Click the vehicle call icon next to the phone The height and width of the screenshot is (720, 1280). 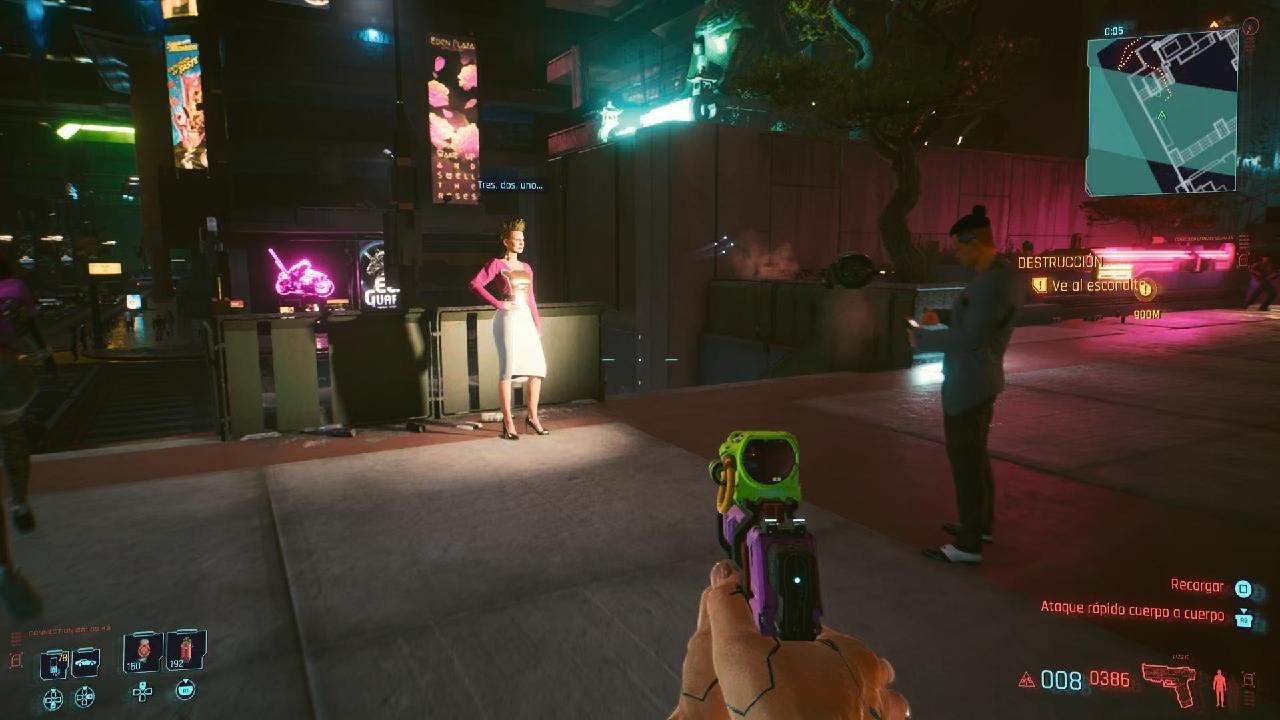click(x=84, y=662)
